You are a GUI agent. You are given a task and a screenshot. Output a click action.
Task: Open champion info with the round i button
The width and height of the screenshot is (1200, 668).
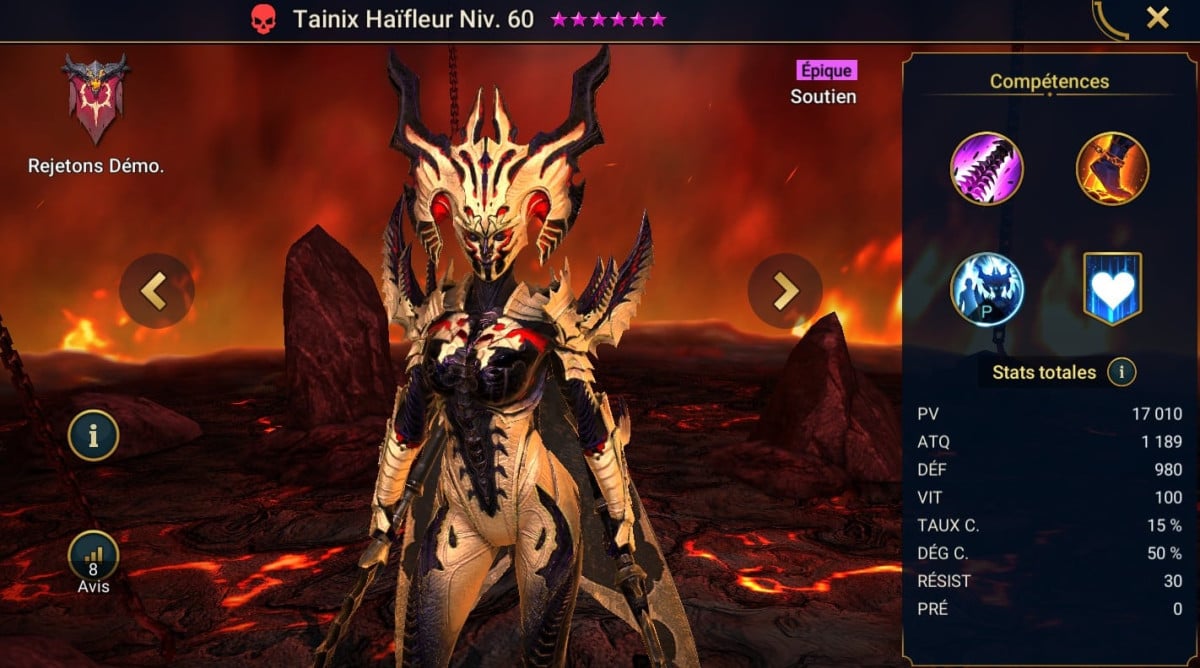pos(94,435)
